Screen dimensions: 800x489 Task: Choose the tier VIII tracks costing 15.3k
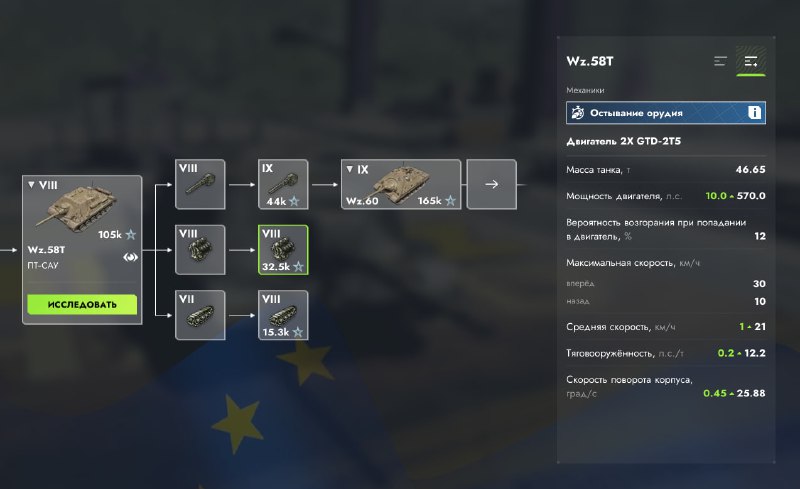pos(283,315)
